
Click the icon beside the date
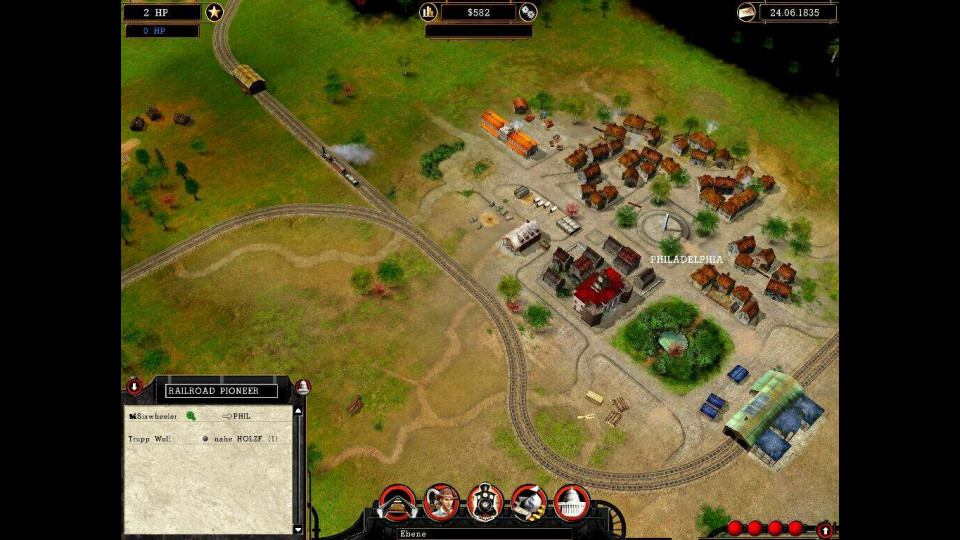[x=746, y=12]
